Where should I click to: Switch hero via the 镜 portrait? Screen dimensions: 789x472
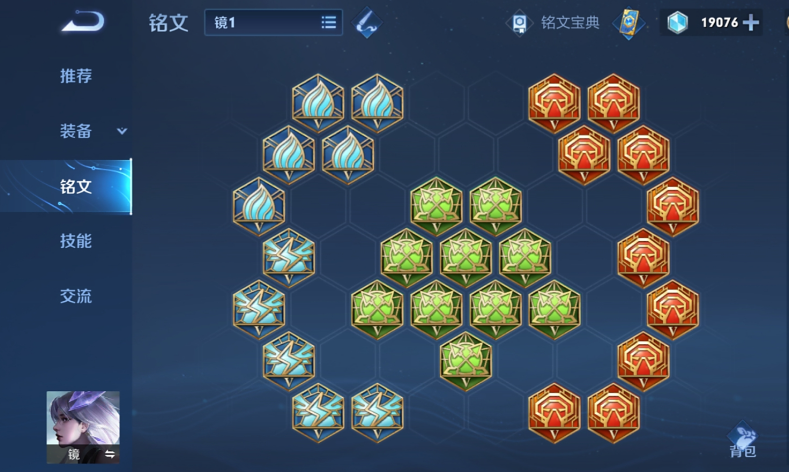pyautogui.click(x=83, y=427)
